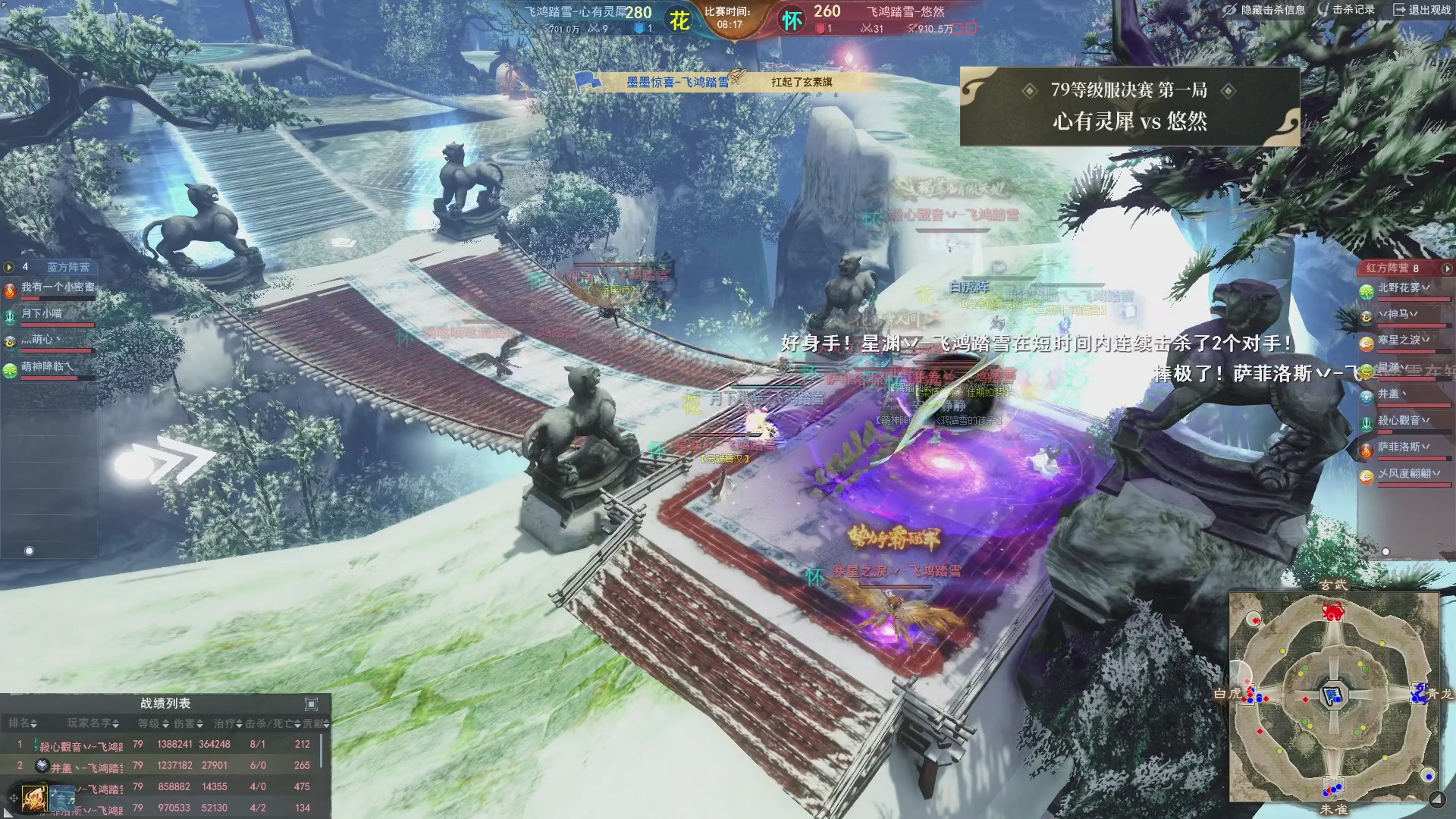The height and width of the screenshot is (819, 1456).
Task: Open the 击杀记录 kill record
Action: (x=1346, y=10)
